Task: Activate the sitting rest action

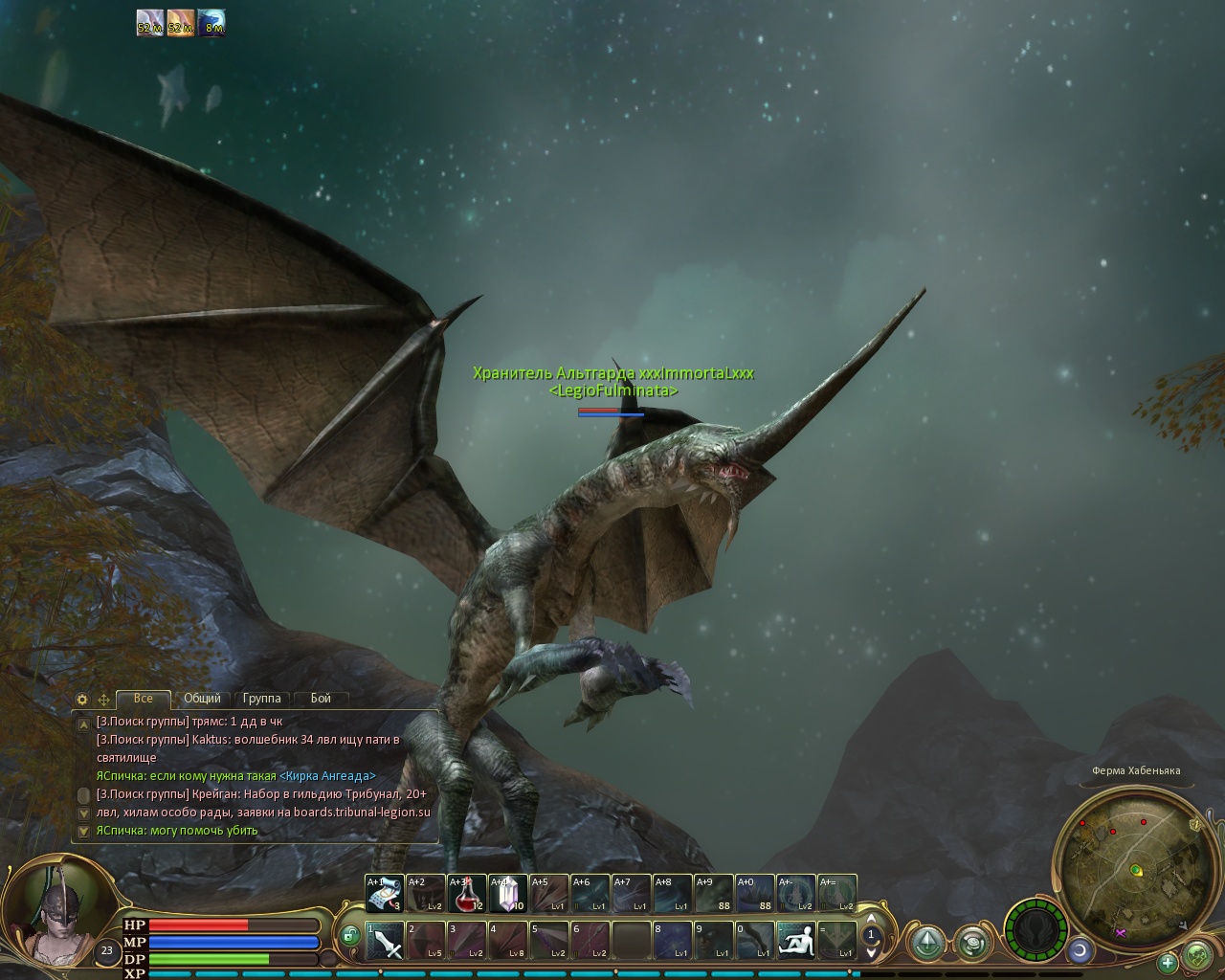Action: [x=796, y=941]
